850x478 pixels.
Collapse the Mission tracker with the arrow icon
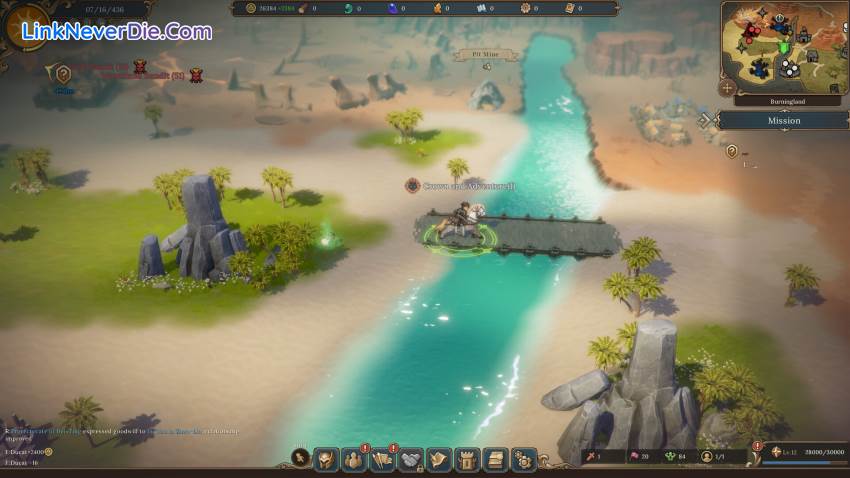tap(706, 120)
